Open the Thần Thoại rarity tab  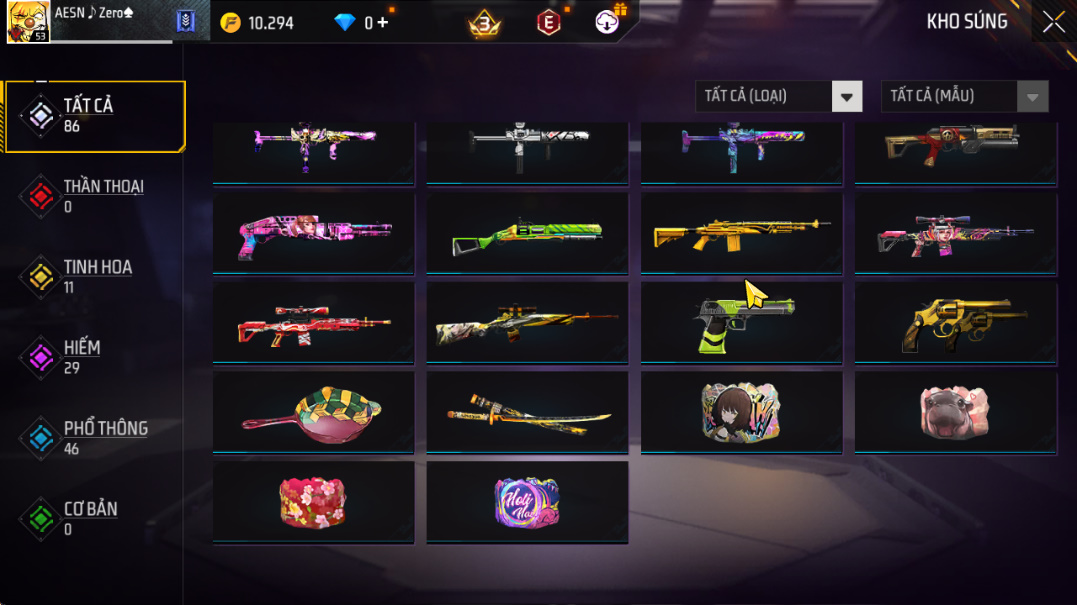coord(95,196)
